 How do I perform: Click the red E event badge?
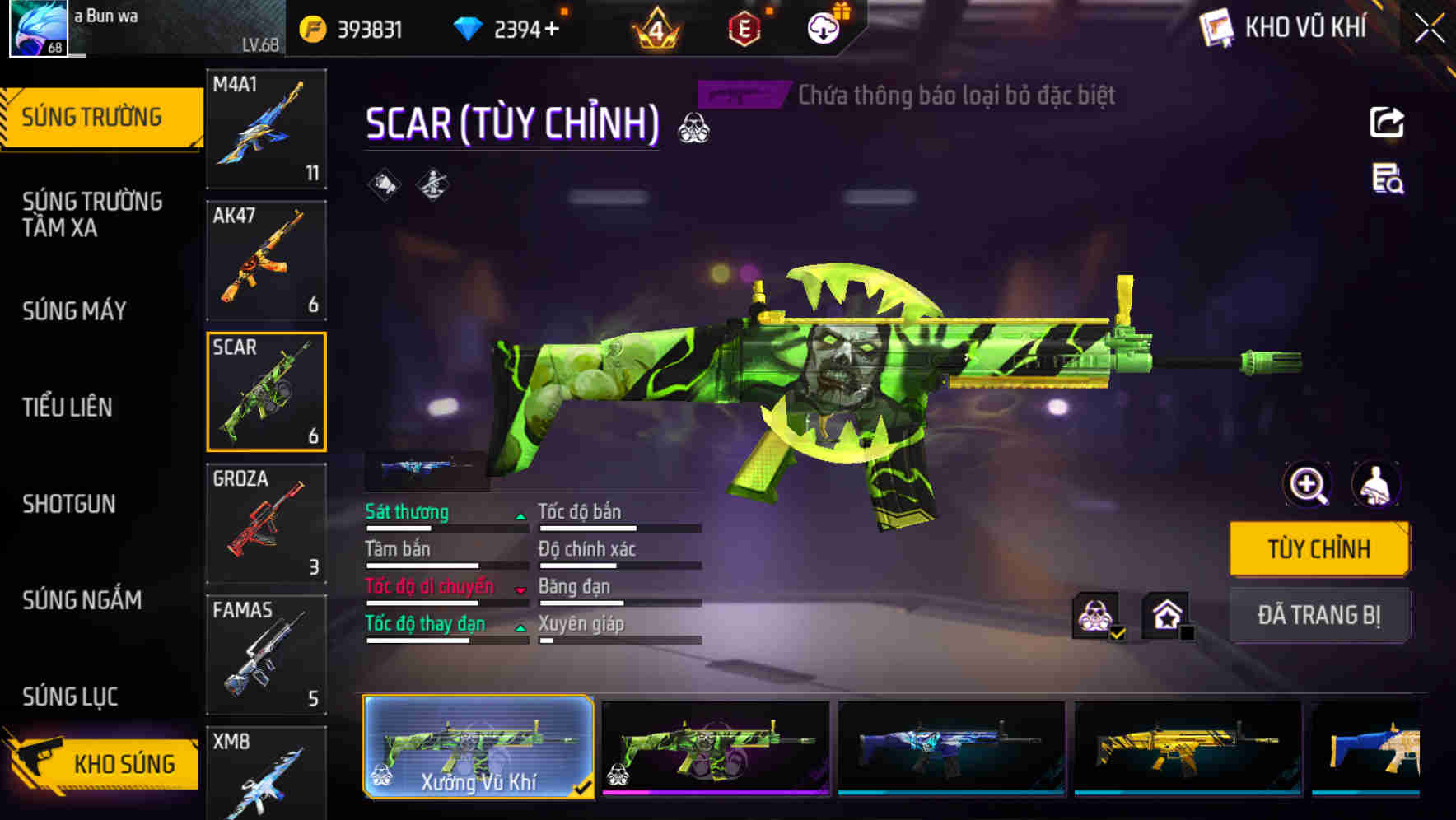[743, 27]
